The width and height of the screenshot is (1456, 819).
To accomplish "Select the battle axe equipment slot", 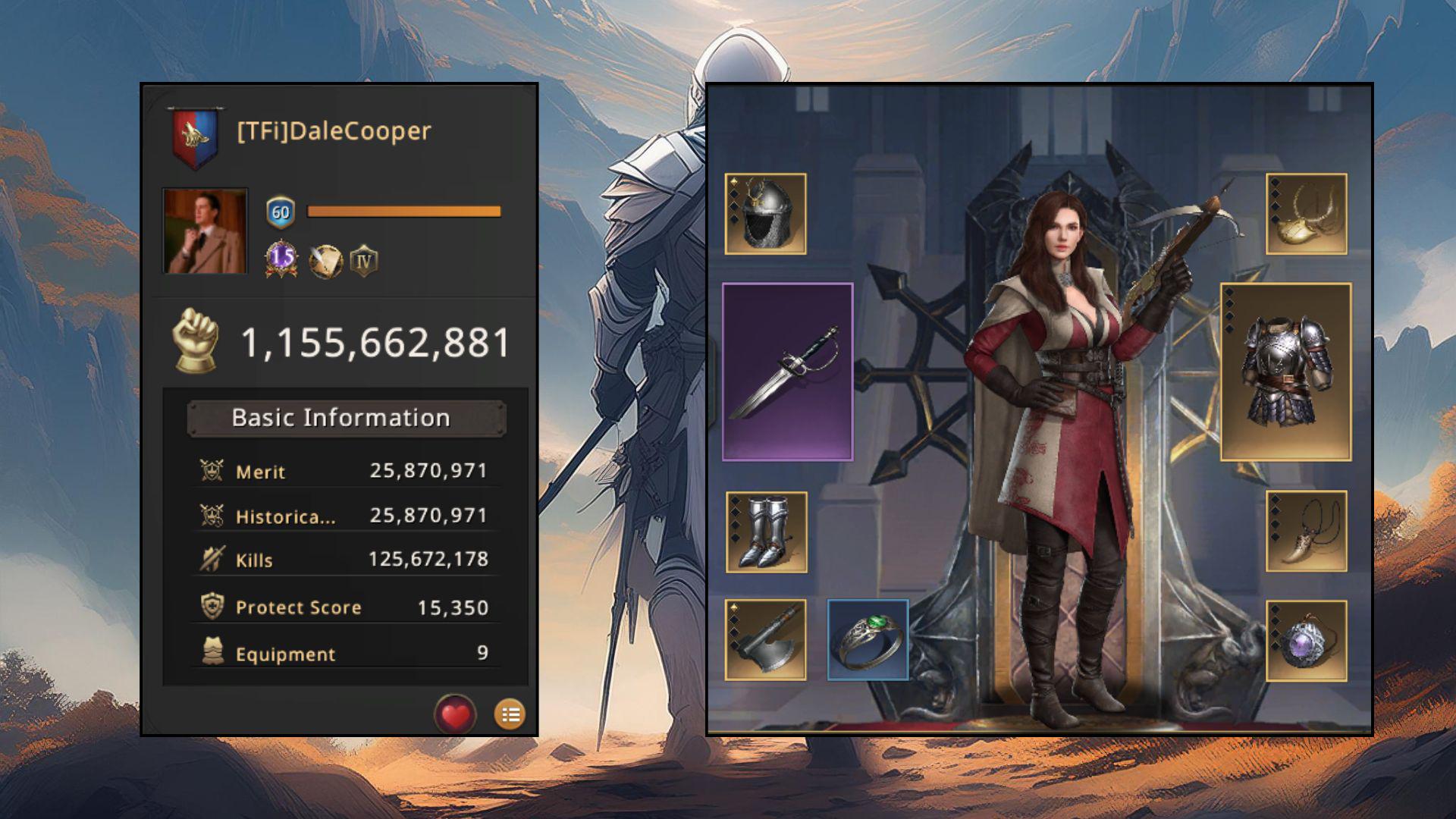I will click(765, 640).
